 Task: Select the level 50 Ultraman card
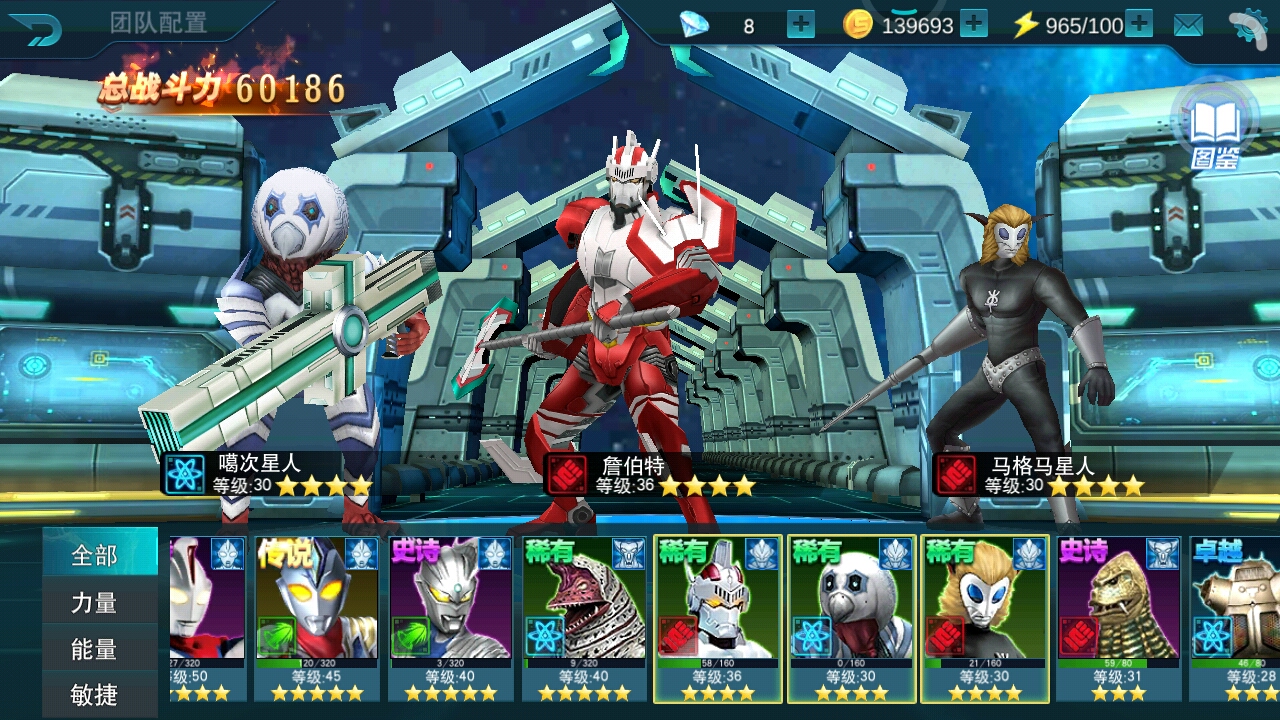pos(207,618)
